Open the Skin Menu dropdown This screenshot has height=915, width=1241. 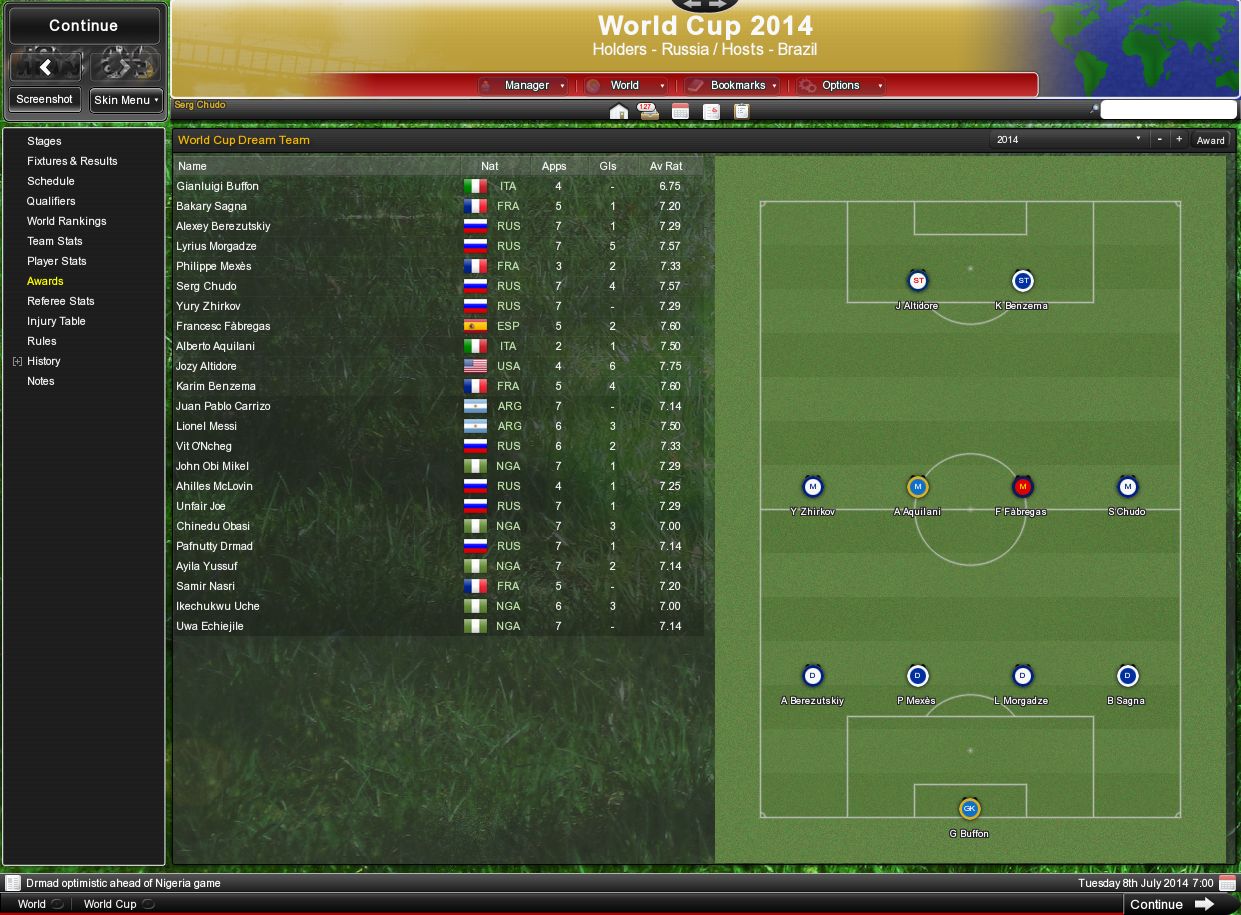pos(127,100)
